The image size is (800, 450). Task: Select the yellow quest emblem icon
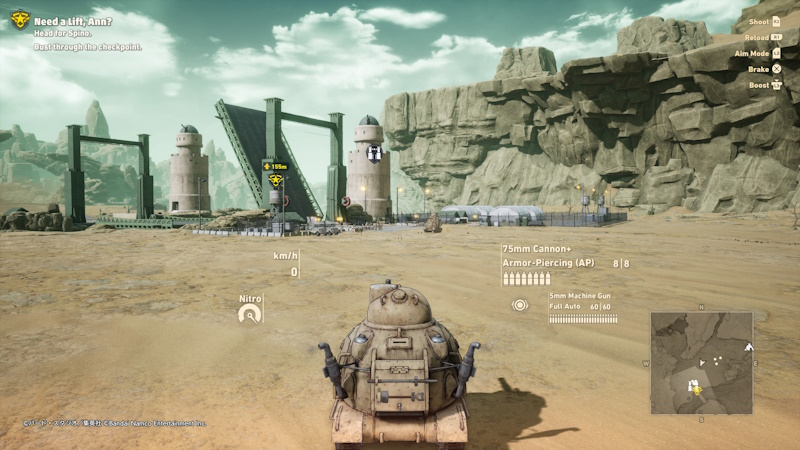tap(20, 18)
